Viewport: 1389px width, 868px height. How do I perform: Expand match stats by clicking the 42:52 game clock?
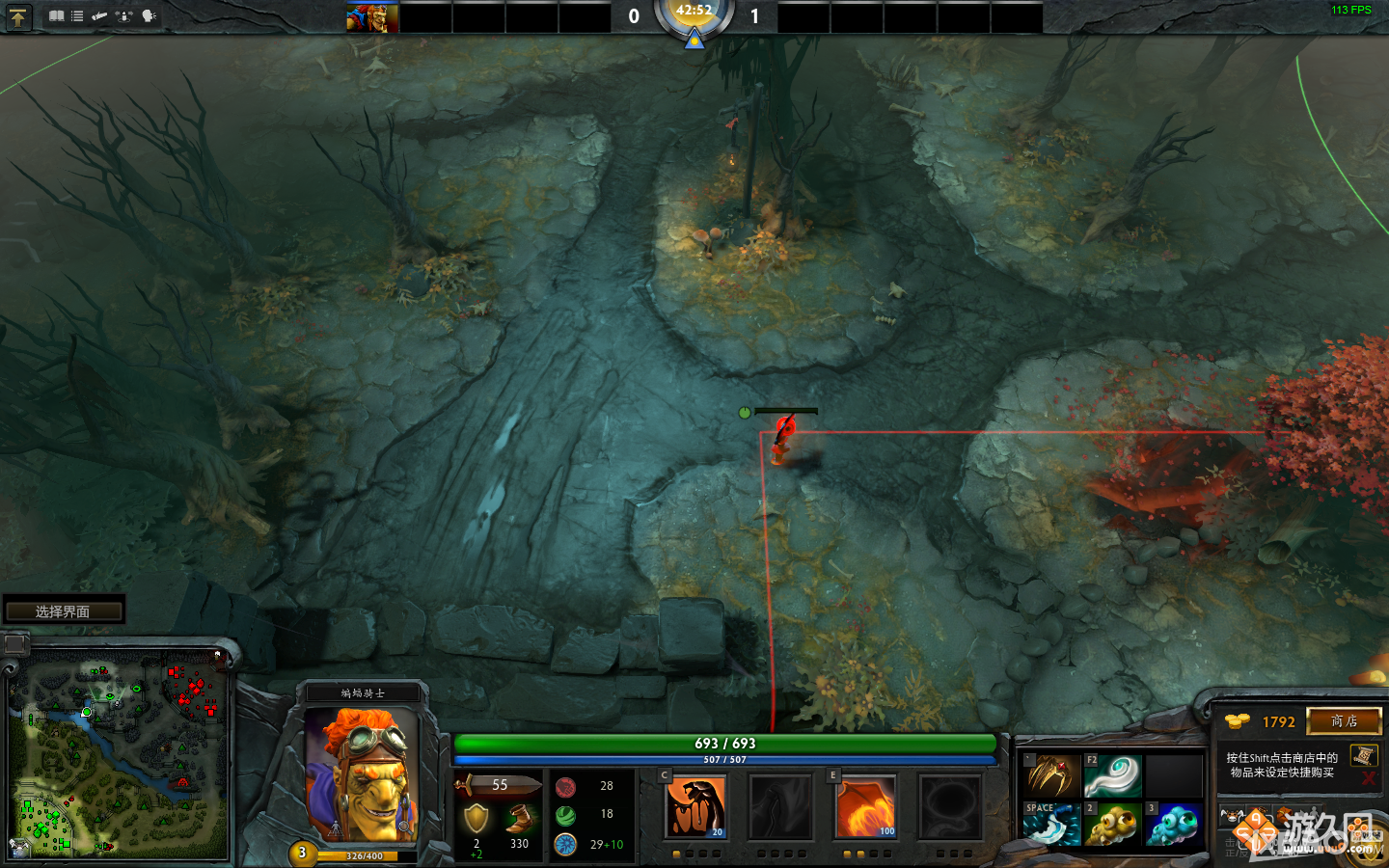click(694, 14)
